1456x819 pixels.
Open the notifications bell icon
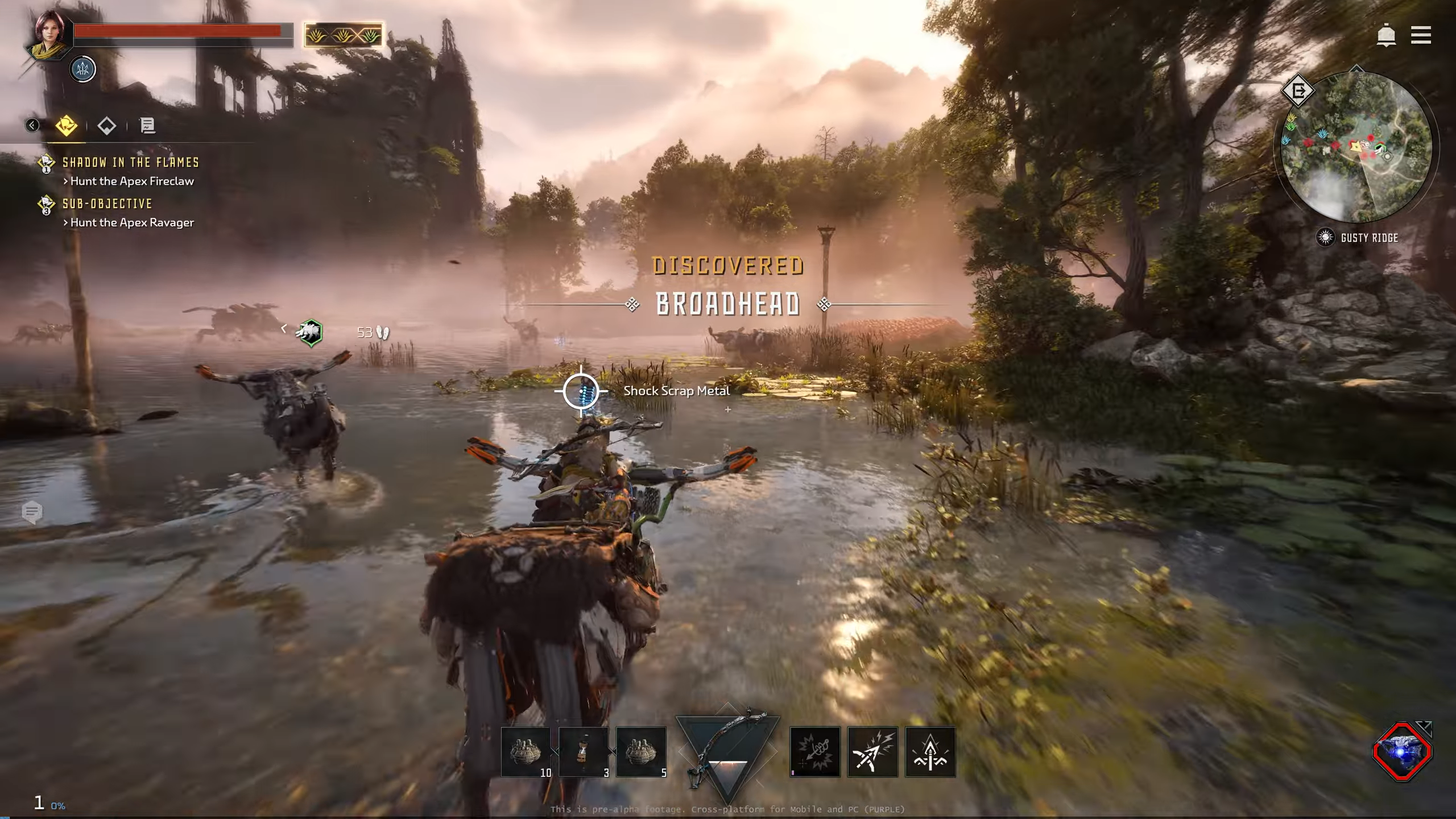1386,35
